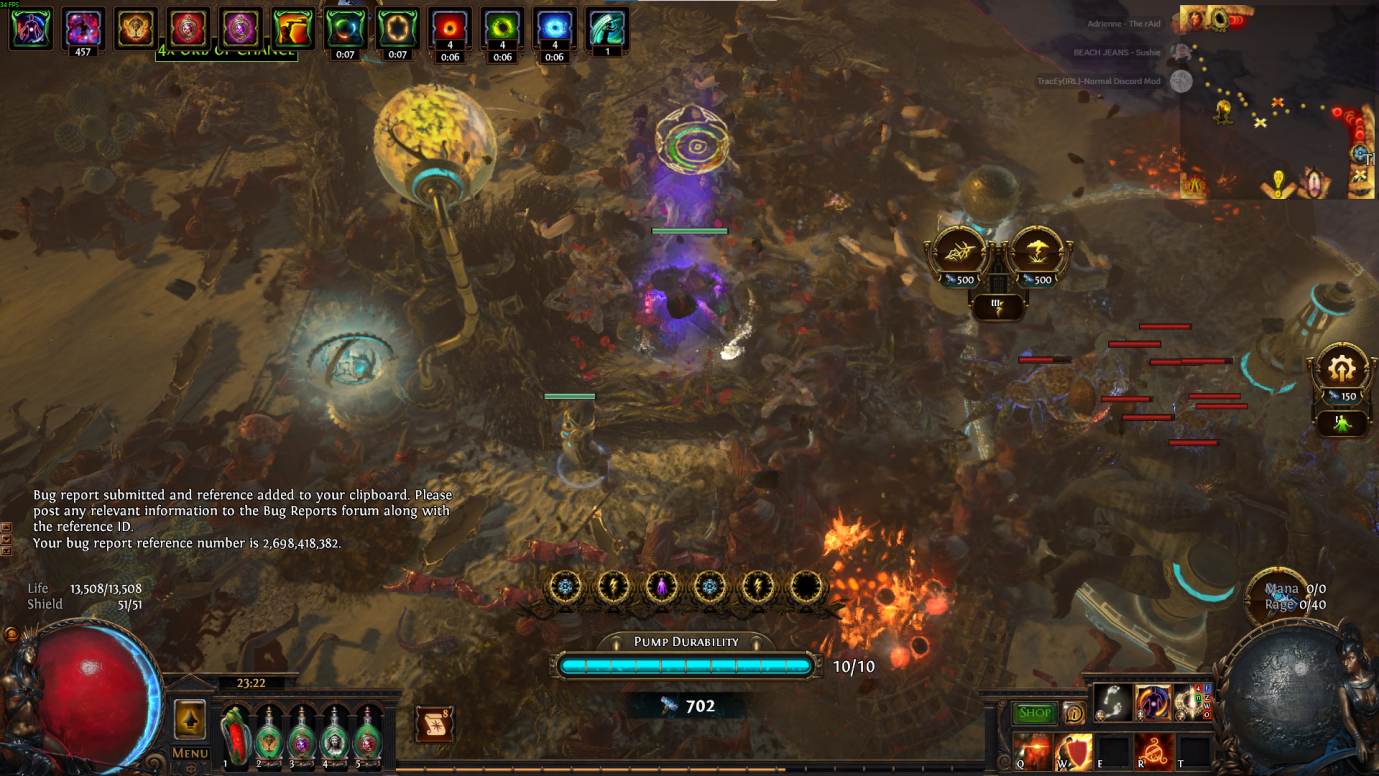Select the footprints movement skill icon

pyautogui.click(x=1112, y=703)
